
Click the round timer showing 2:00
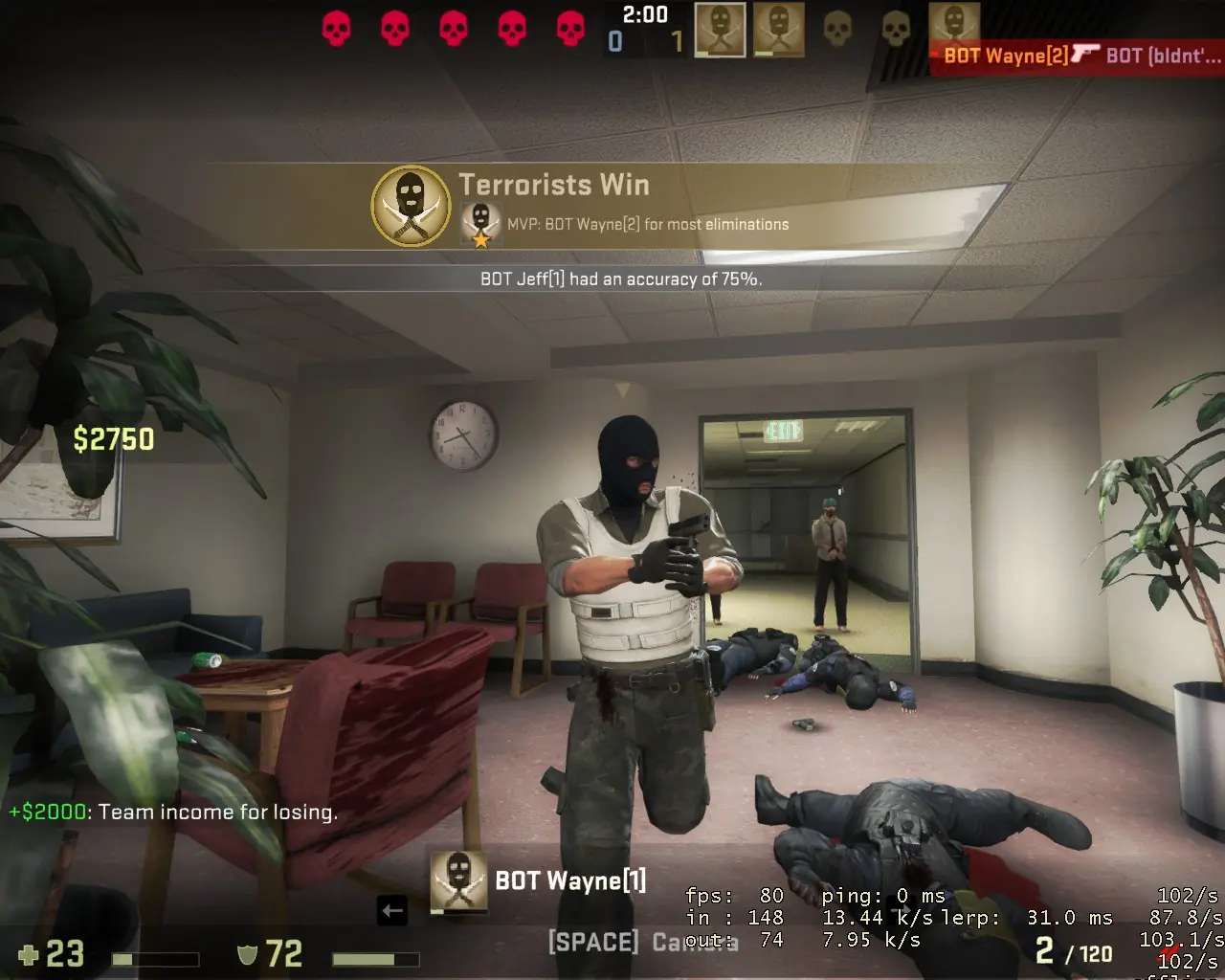[x=643, y=14]
